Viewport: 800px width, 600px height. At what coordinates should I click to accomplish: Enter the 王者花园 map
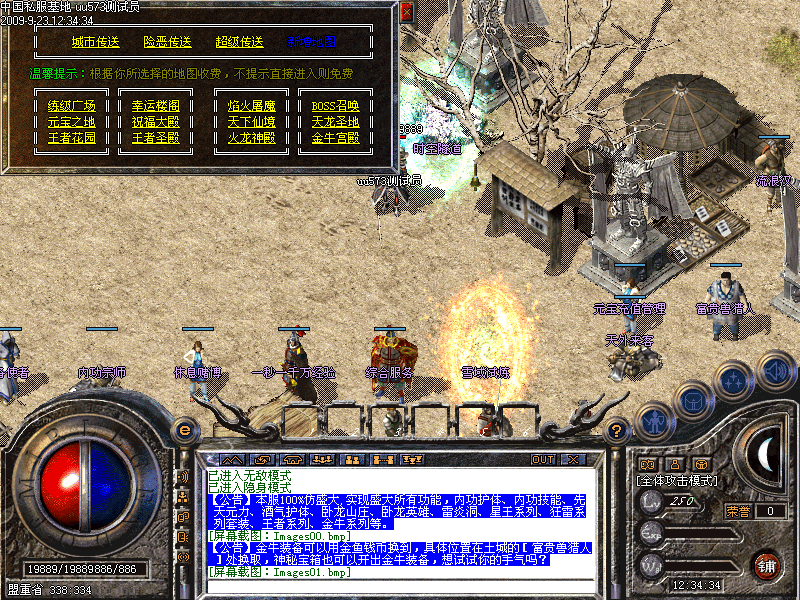point(72,138)
